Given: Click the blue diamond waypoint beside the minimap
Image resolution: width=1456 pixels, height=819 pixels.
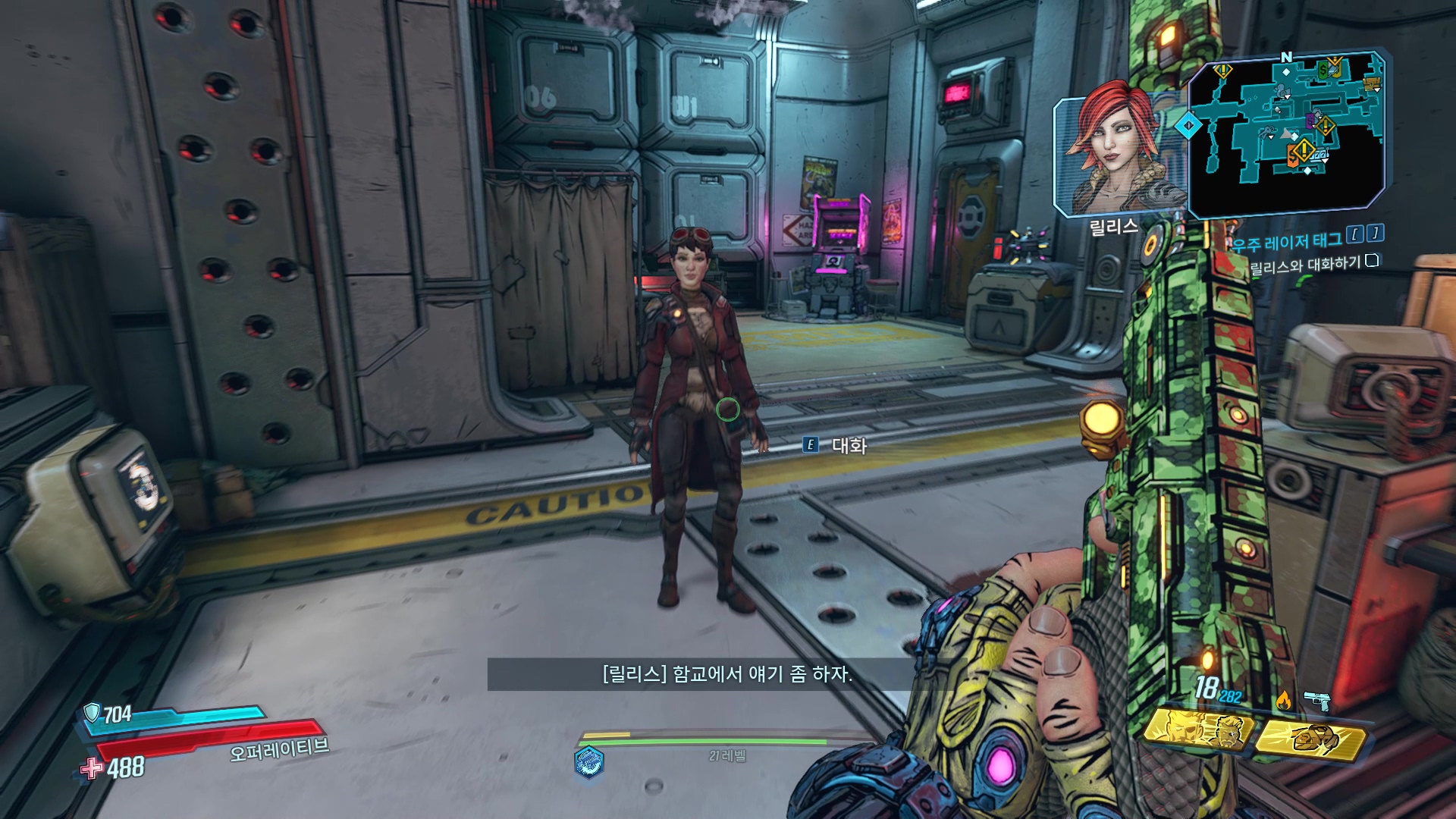Looking at the screenshot, I should pyautogui.click(x=1188, y=125).
